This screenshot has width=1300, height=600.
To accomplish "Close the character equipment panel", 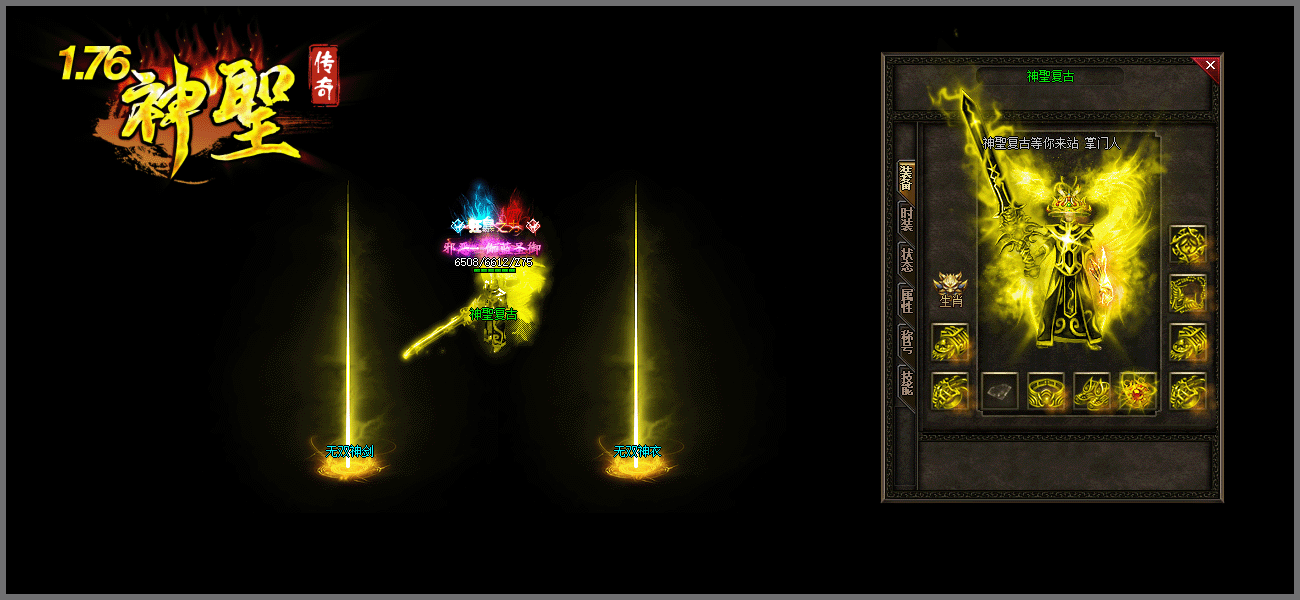I will (x=1210, y=66).
